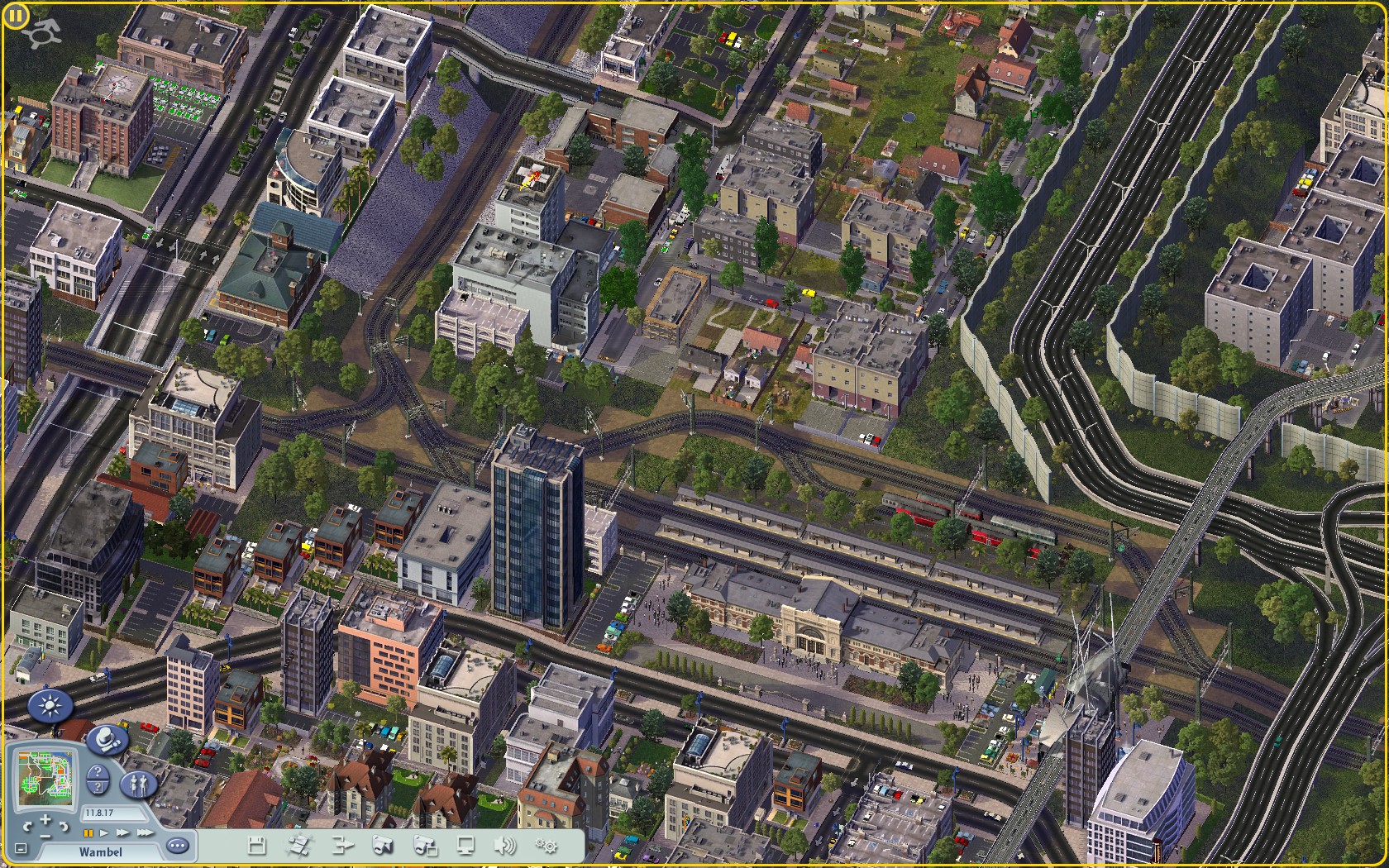Click the yellow pause indicator in the corner
This screenshot has height=868, width=1389.
pos(15,16)
